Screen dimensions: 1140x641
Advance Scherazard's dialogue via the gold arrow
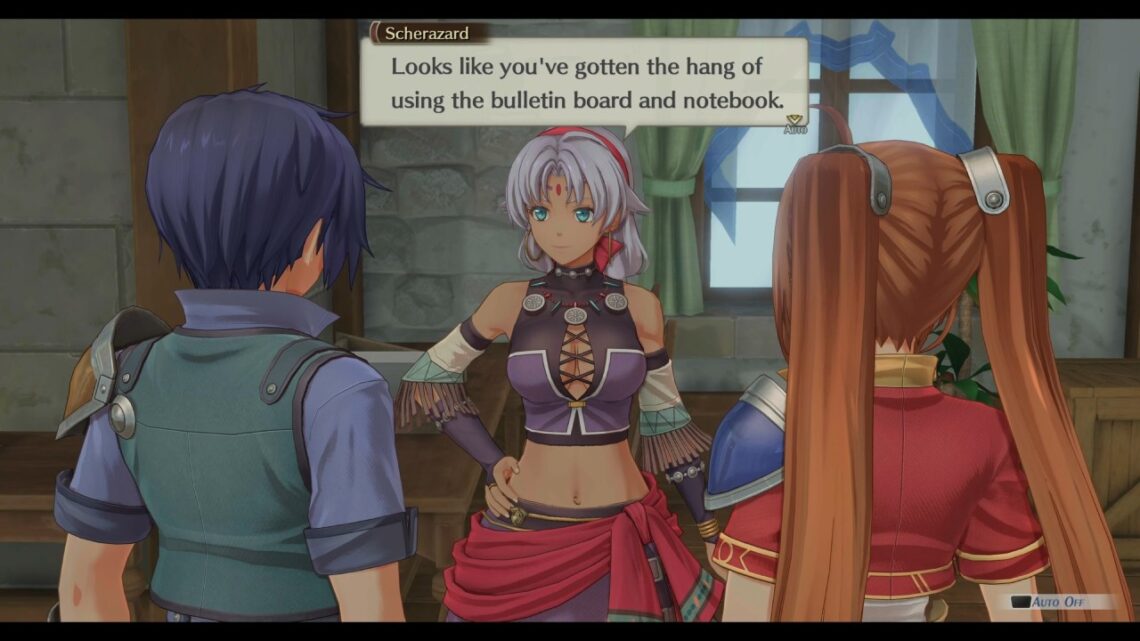(x=794, y=119)
